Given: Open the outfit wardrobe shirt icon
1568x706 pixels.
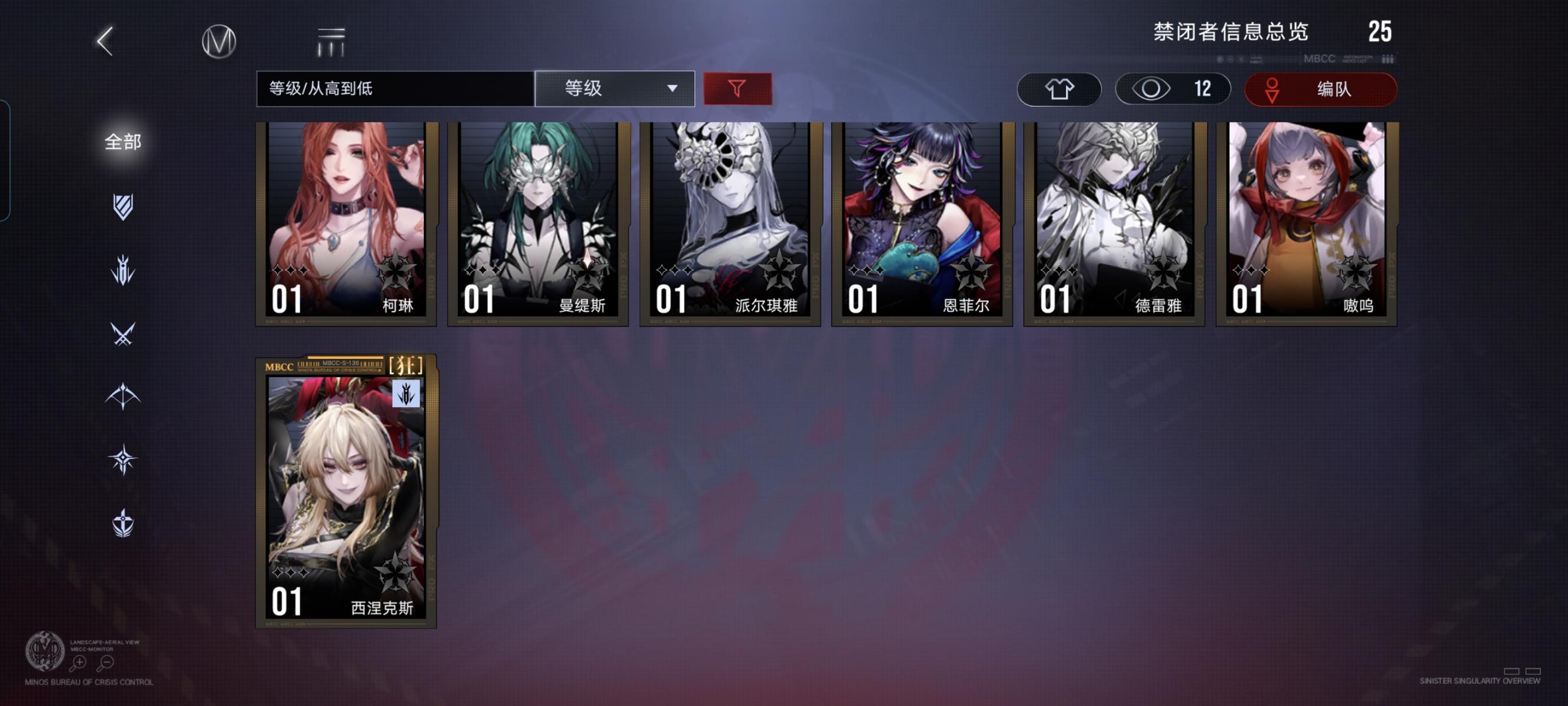Looking at the screenshot, I should [1059, 89].
